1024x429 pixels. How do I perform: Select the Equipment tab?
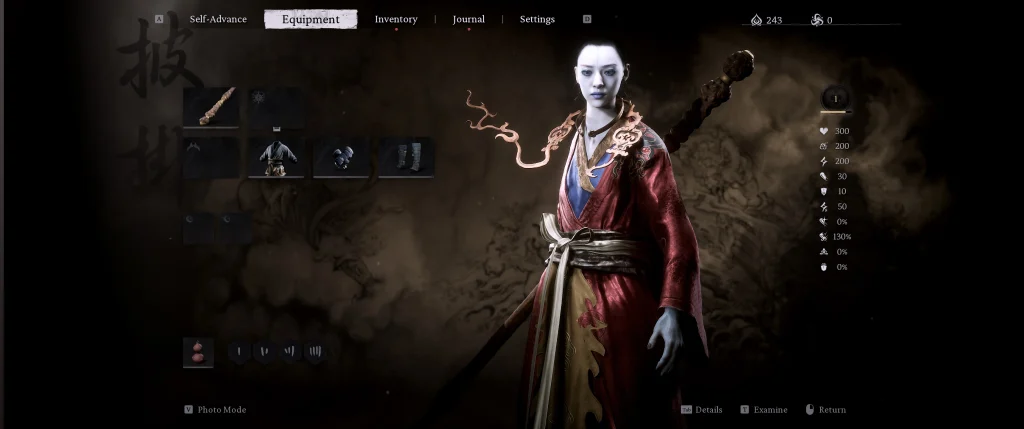(310, 19)
